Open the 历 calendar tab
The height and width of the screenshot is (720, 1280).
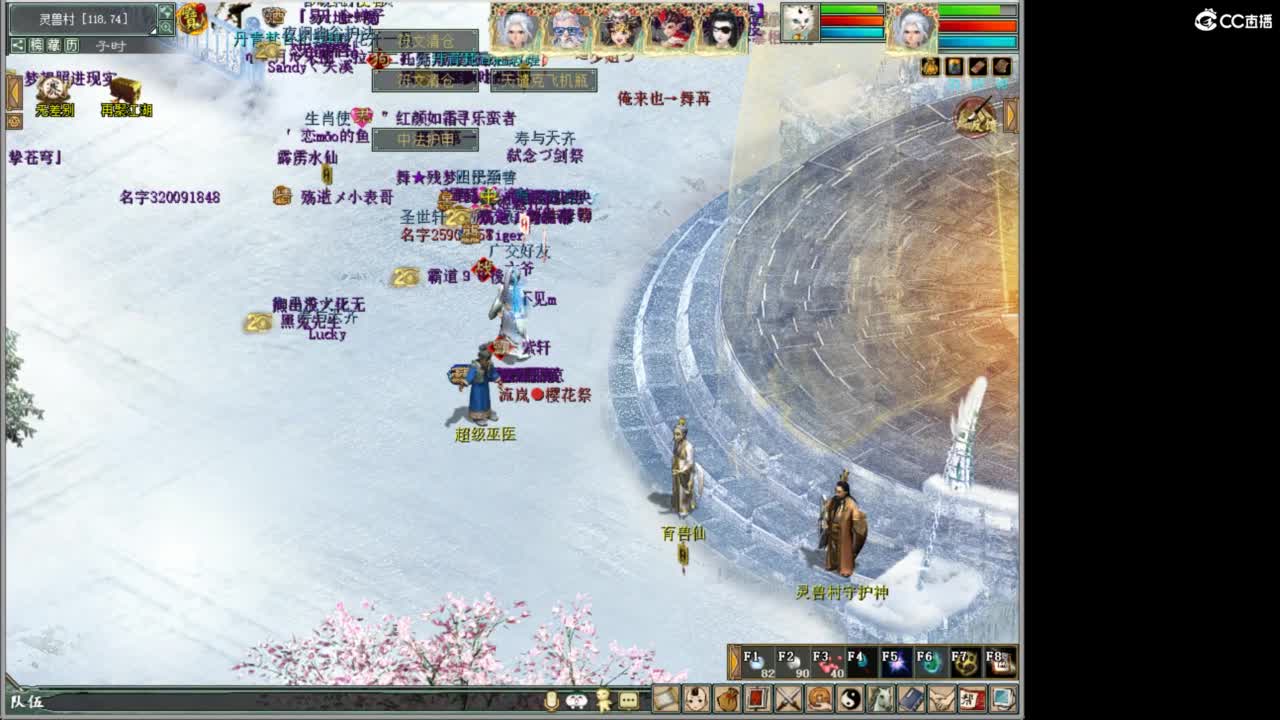(69, 45)
